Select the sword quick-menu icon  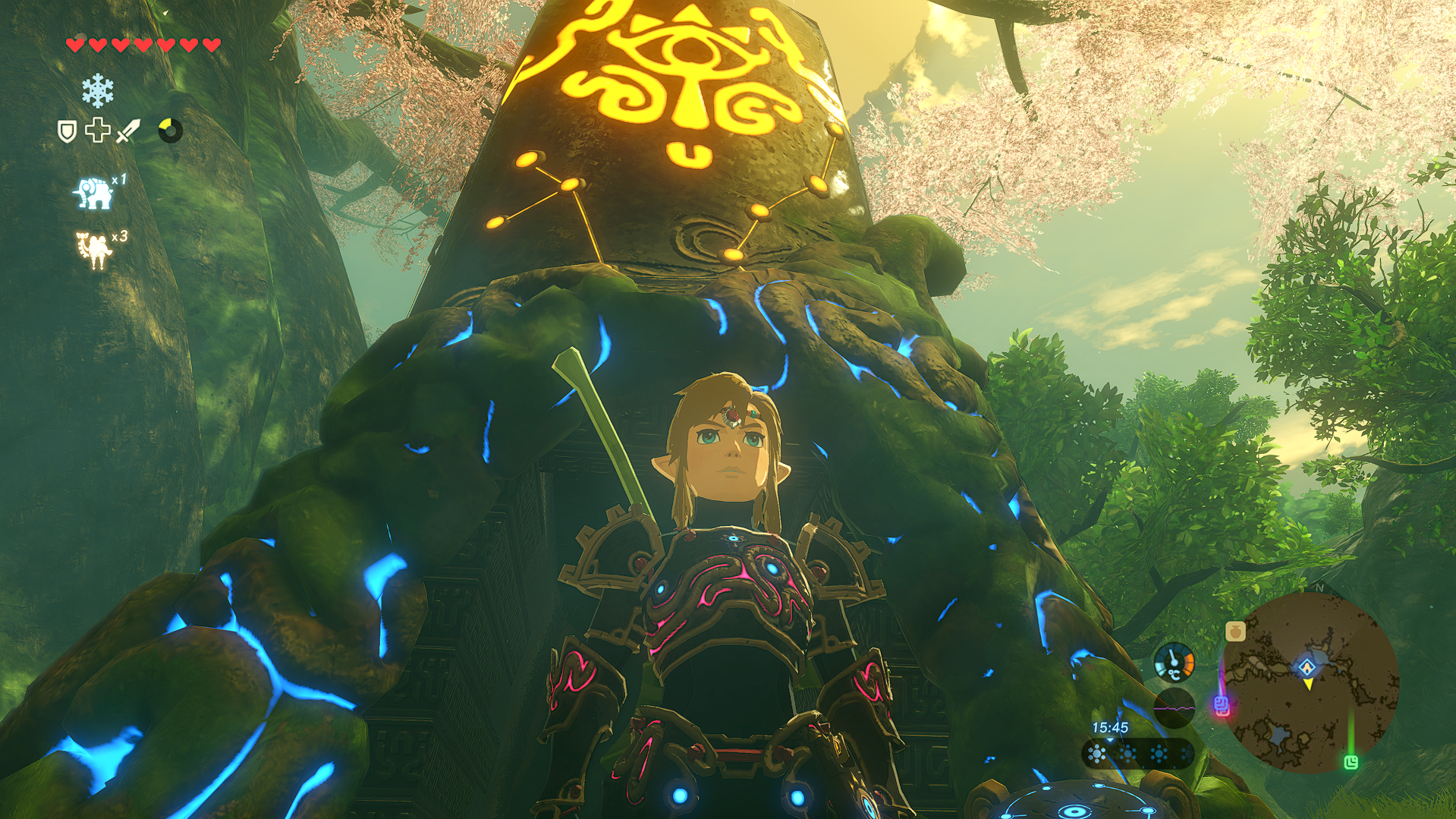pos(127,131)
